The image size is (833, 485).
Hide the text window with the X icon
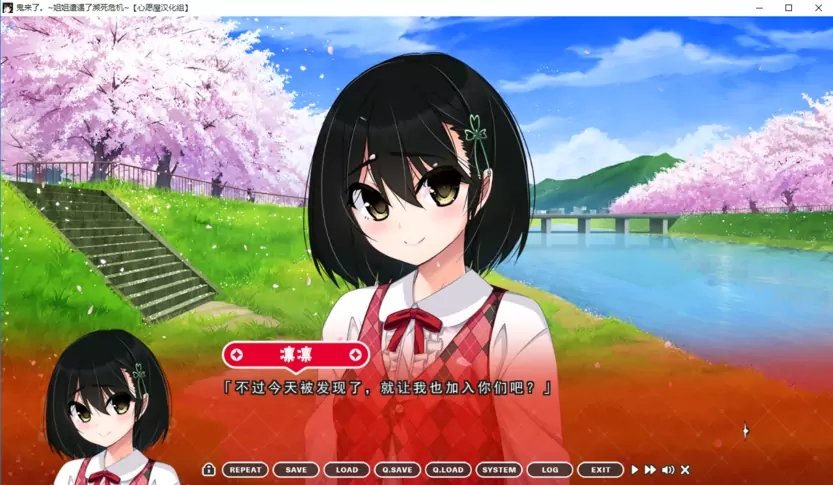pyautogui.click(x=685, y=469)
